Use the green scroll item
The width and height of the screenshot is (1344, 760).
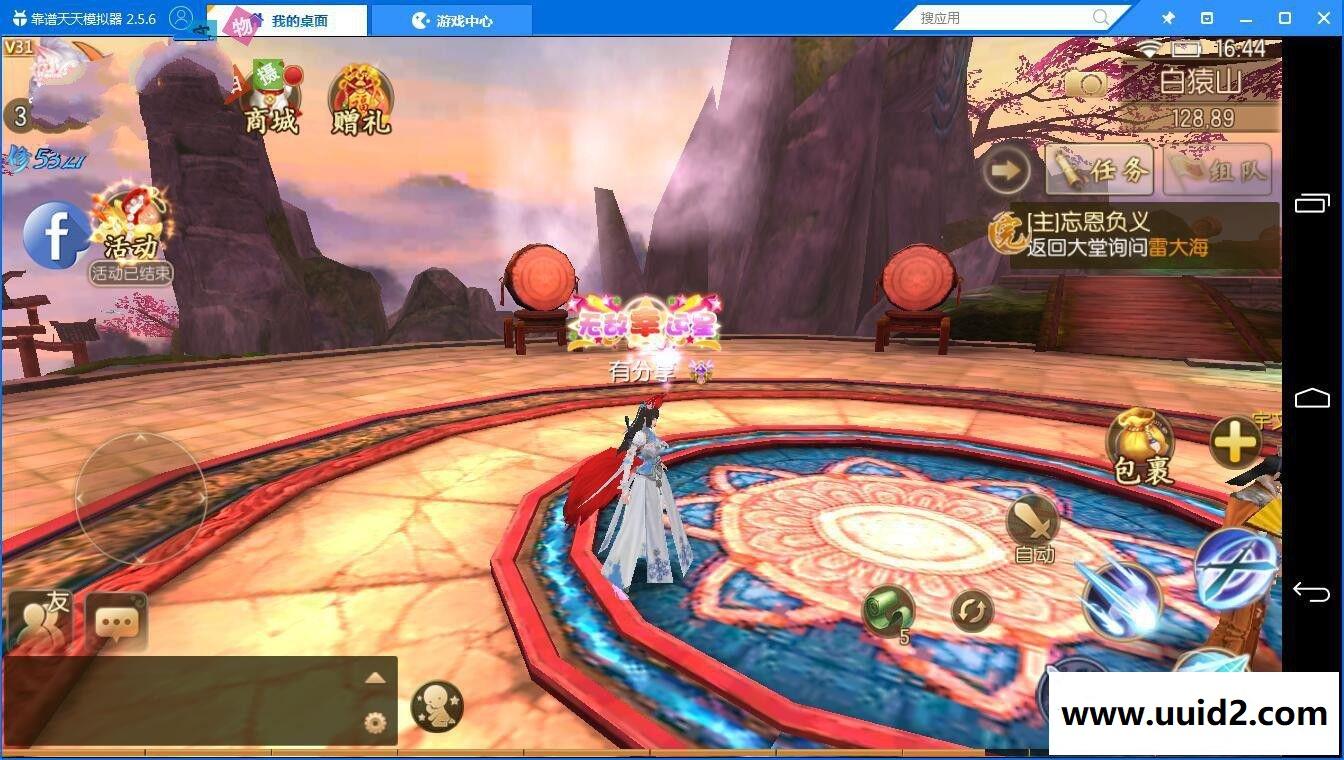tap(888, 610)
